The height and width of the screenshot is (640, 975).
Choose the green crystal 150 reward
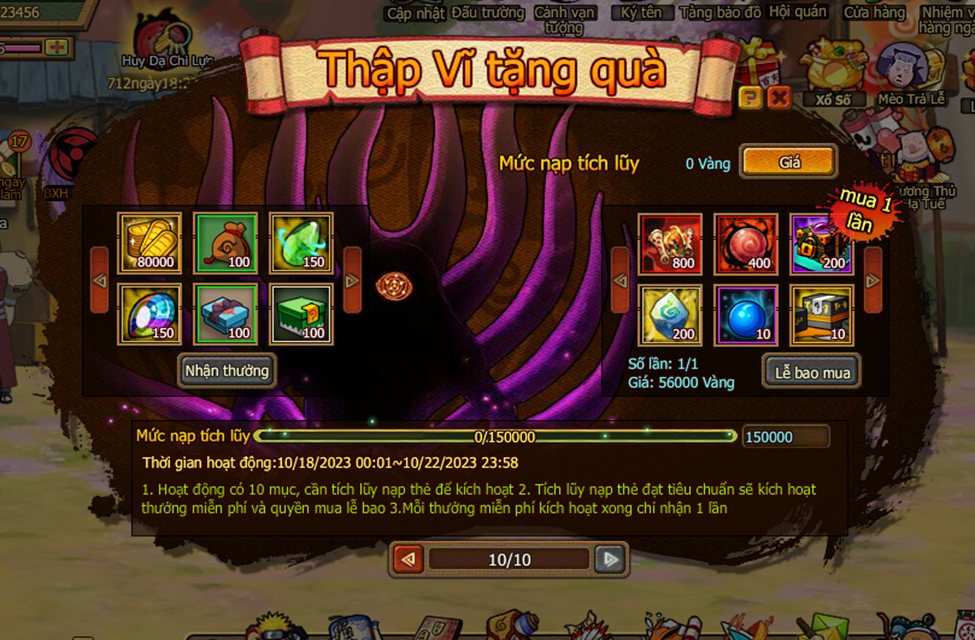(301, 243)
